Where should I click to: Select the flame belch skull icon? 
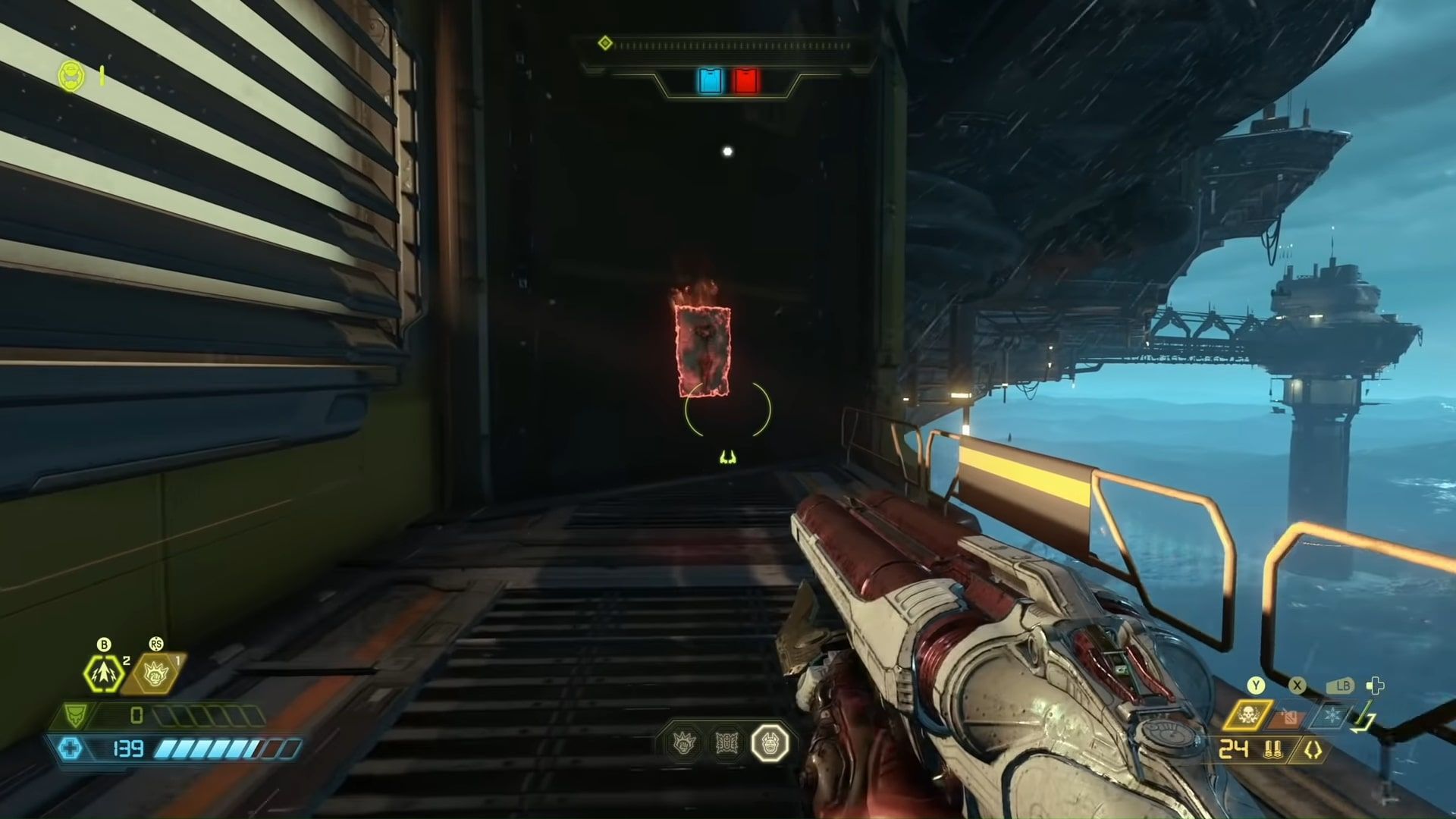pyautogui.click(x=1247, y=714)
